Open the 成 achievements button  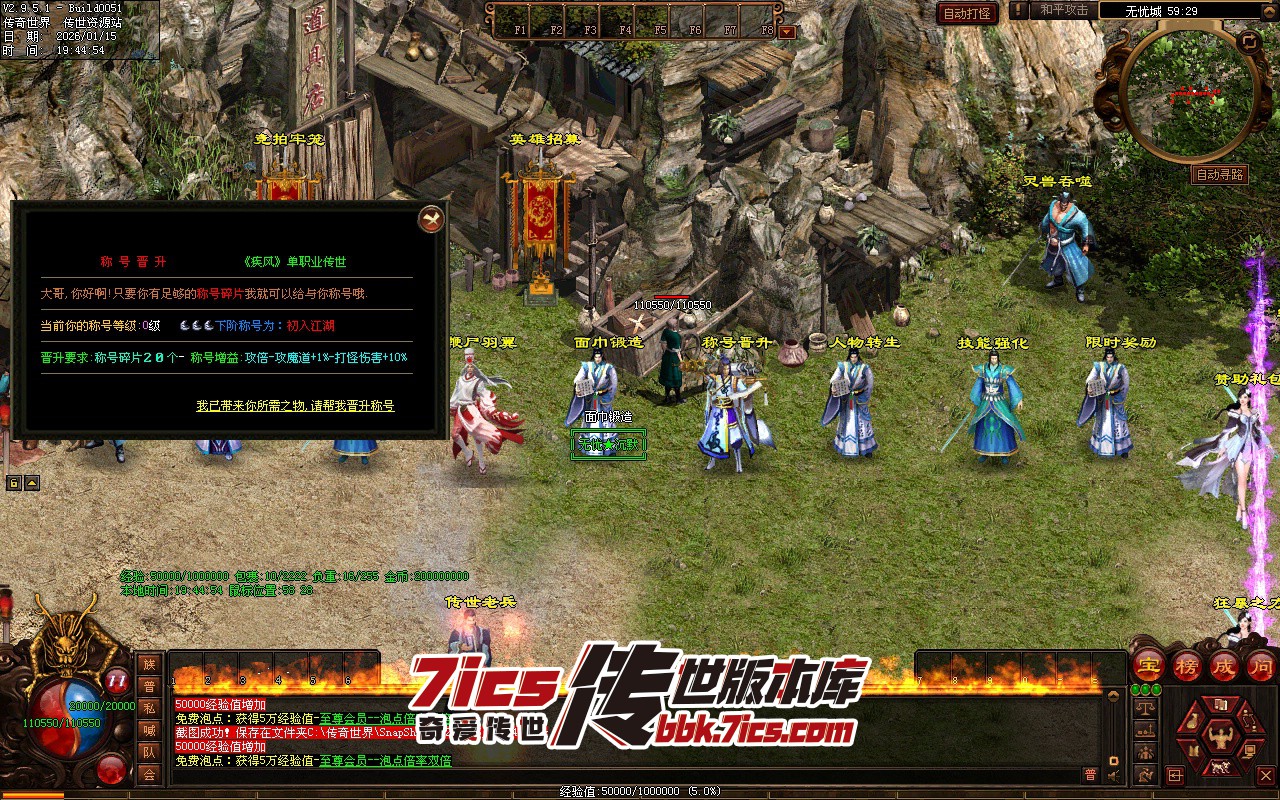[1224, 666]
